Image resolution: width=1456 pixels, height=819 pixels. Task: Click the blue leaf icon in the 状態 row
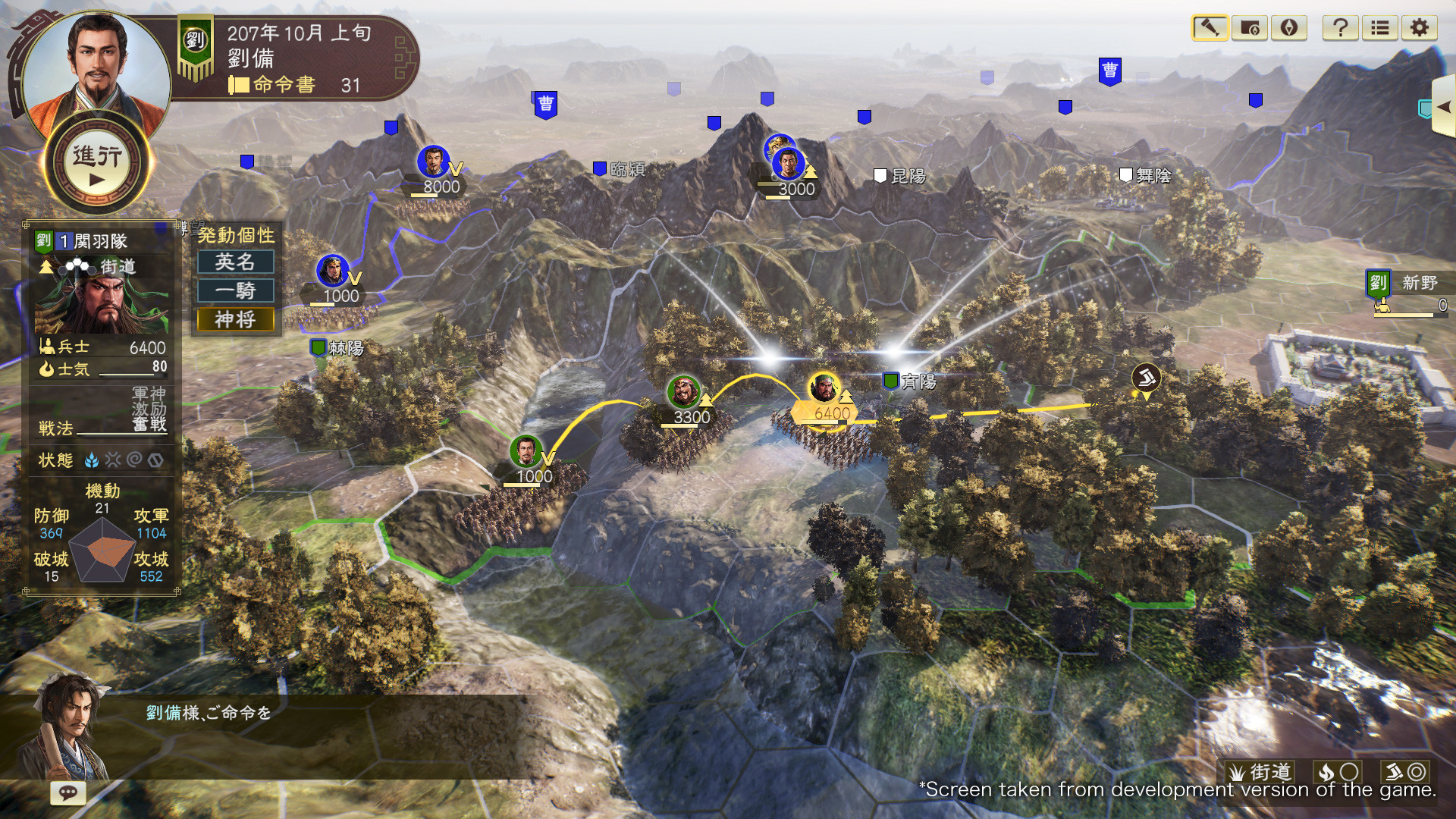coord(93,460)
